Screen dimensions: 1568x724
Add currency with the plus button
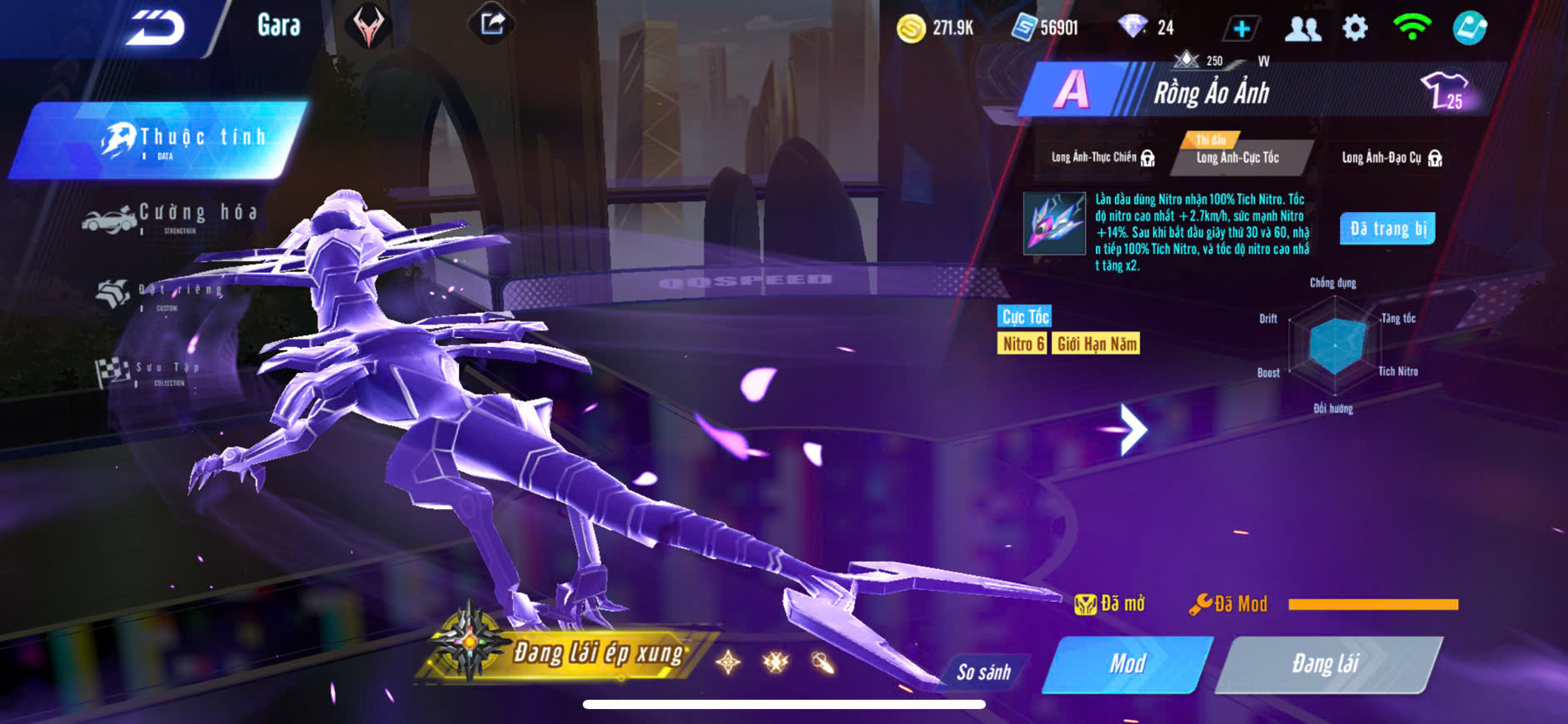[x=1241, y=29]
